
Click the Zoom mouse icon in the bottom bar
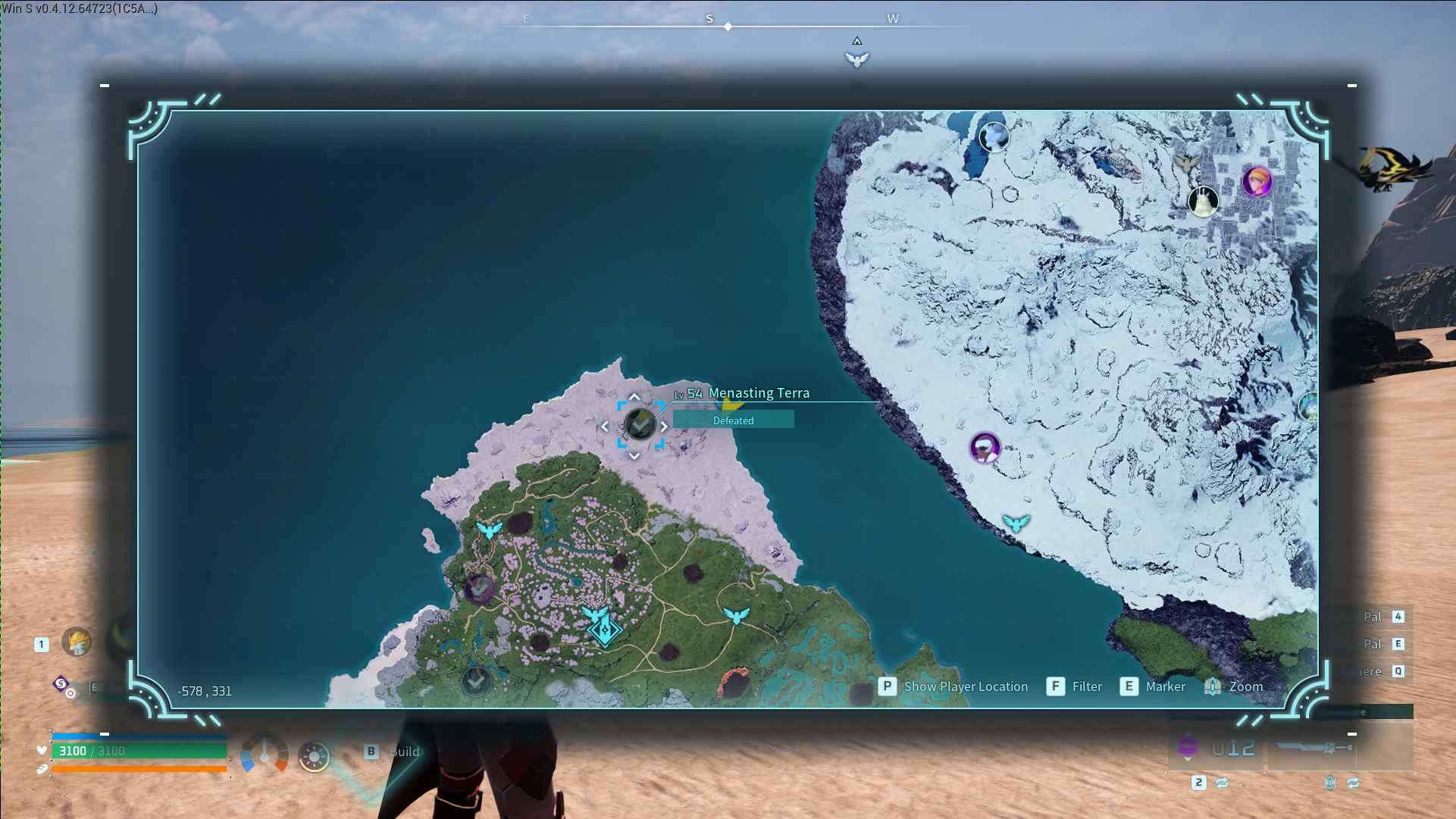[x=1214, y=686]
